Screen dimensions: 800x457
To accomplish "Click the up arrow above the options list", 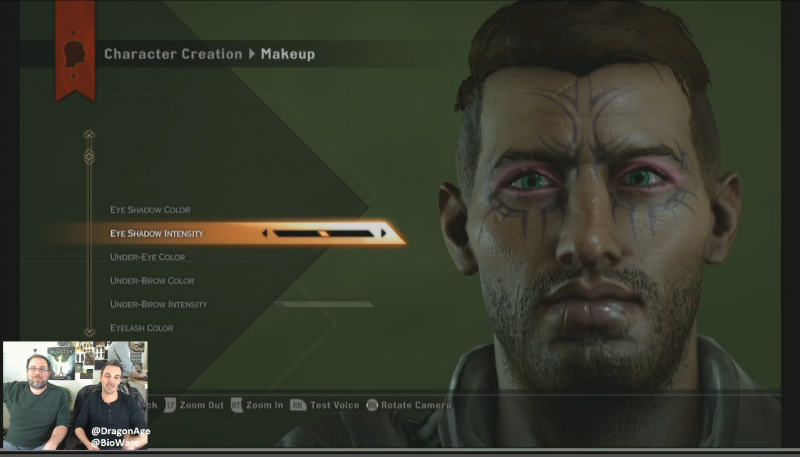I will 89,134.
